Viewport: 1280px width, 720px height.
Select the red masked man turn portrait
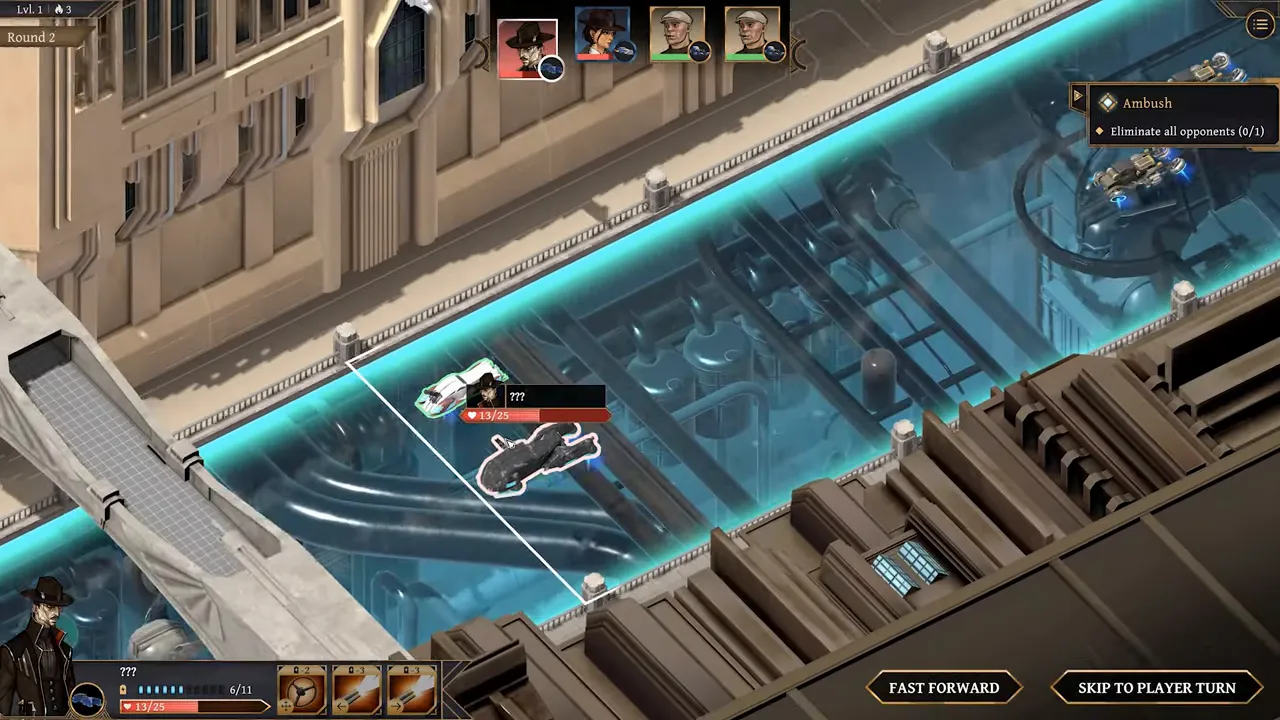pyautogui.click(x=527, y=46)
